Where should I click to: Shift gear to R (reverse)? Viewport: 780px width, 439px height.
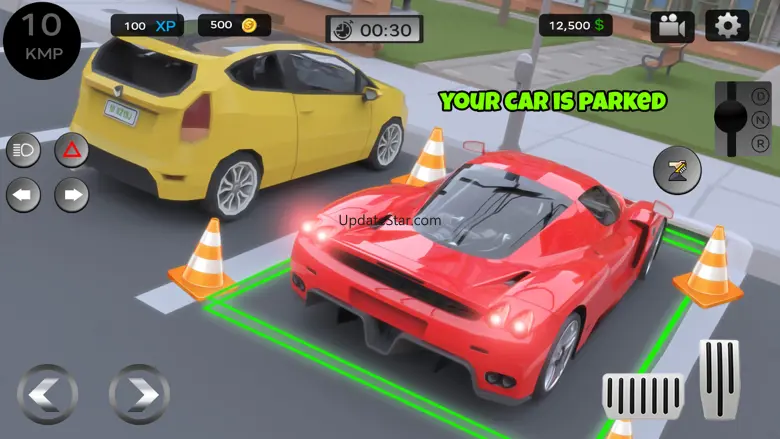click(x=761, y=142)
